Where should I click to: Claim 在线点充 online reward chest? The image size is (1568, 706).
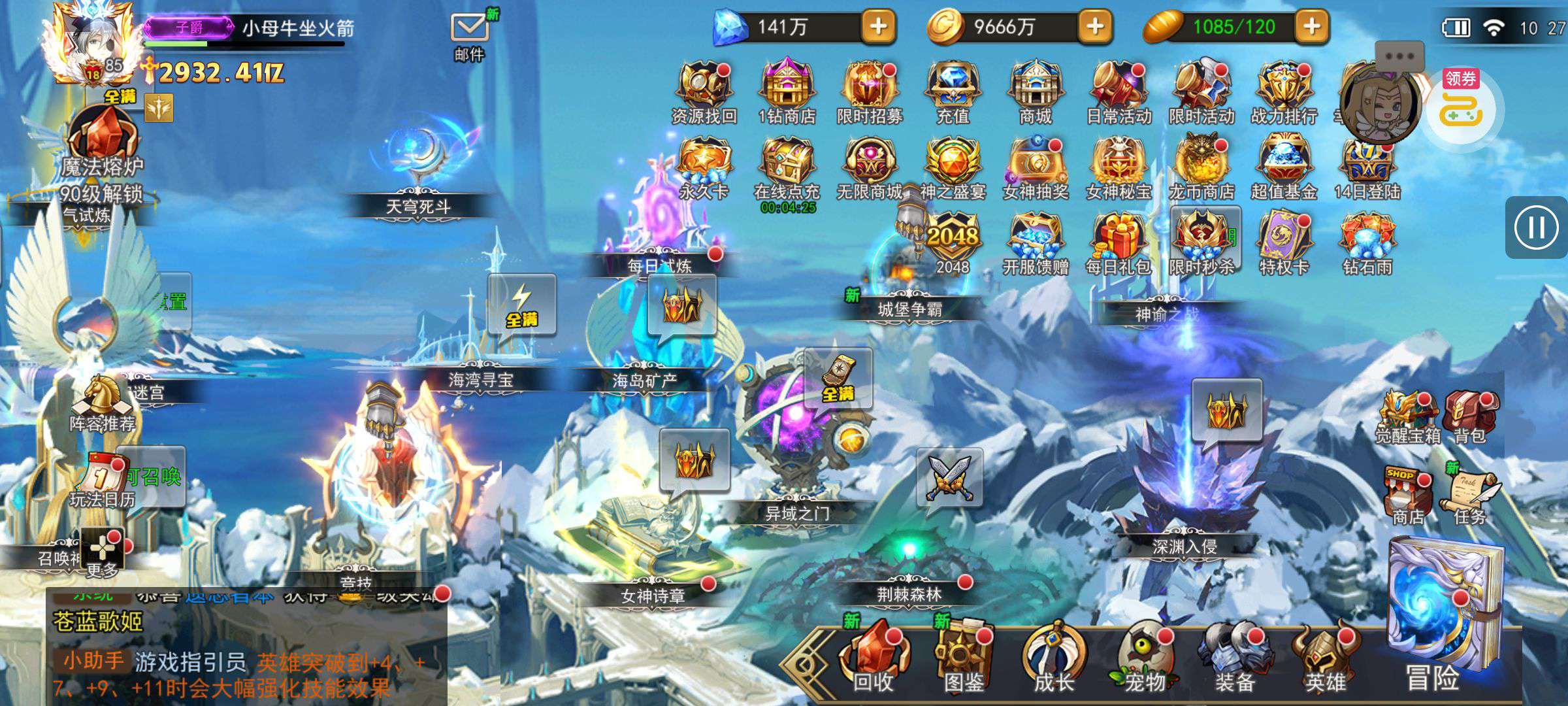[787, 166]
